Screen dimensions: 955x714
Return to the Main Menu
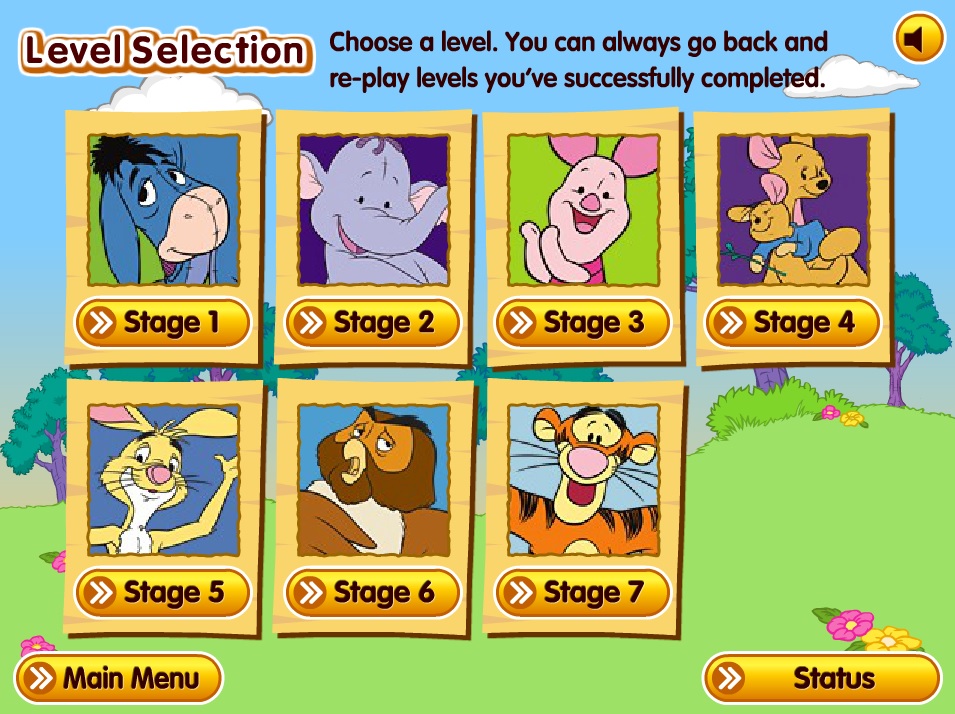click(119, 679)
